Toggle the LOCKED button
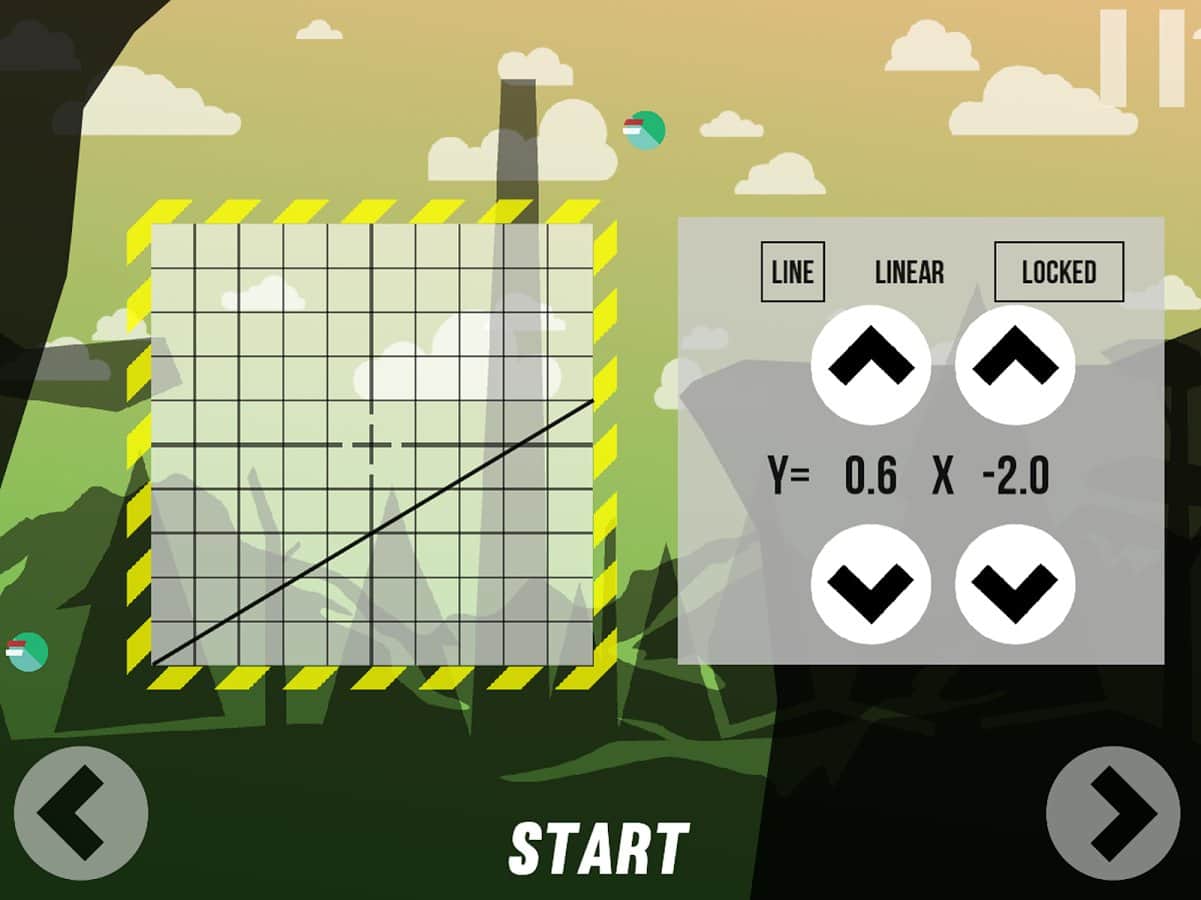 (1059, 272)
